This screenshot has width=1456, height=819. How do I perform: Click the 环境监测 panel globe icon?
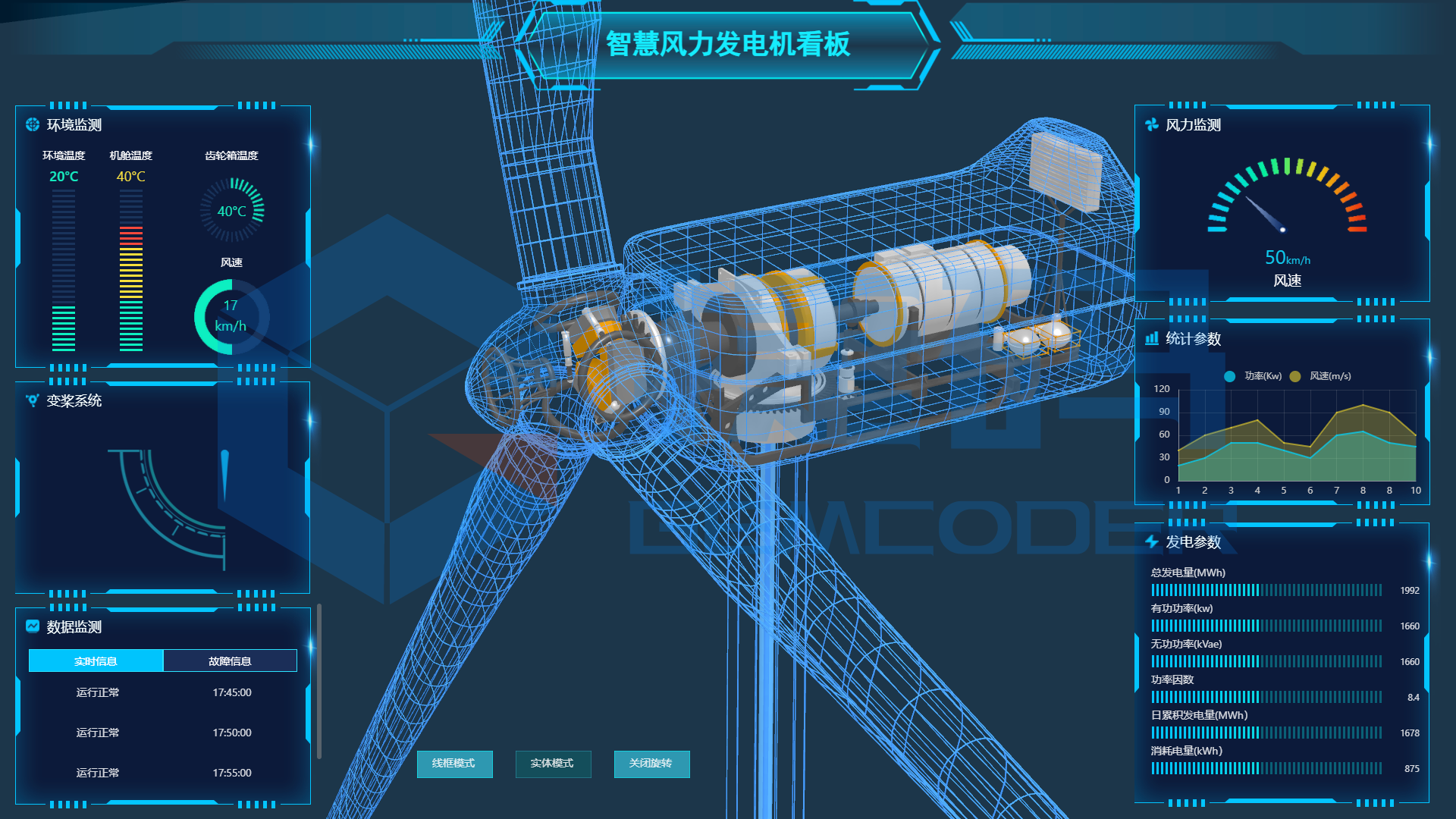[31, 123]
